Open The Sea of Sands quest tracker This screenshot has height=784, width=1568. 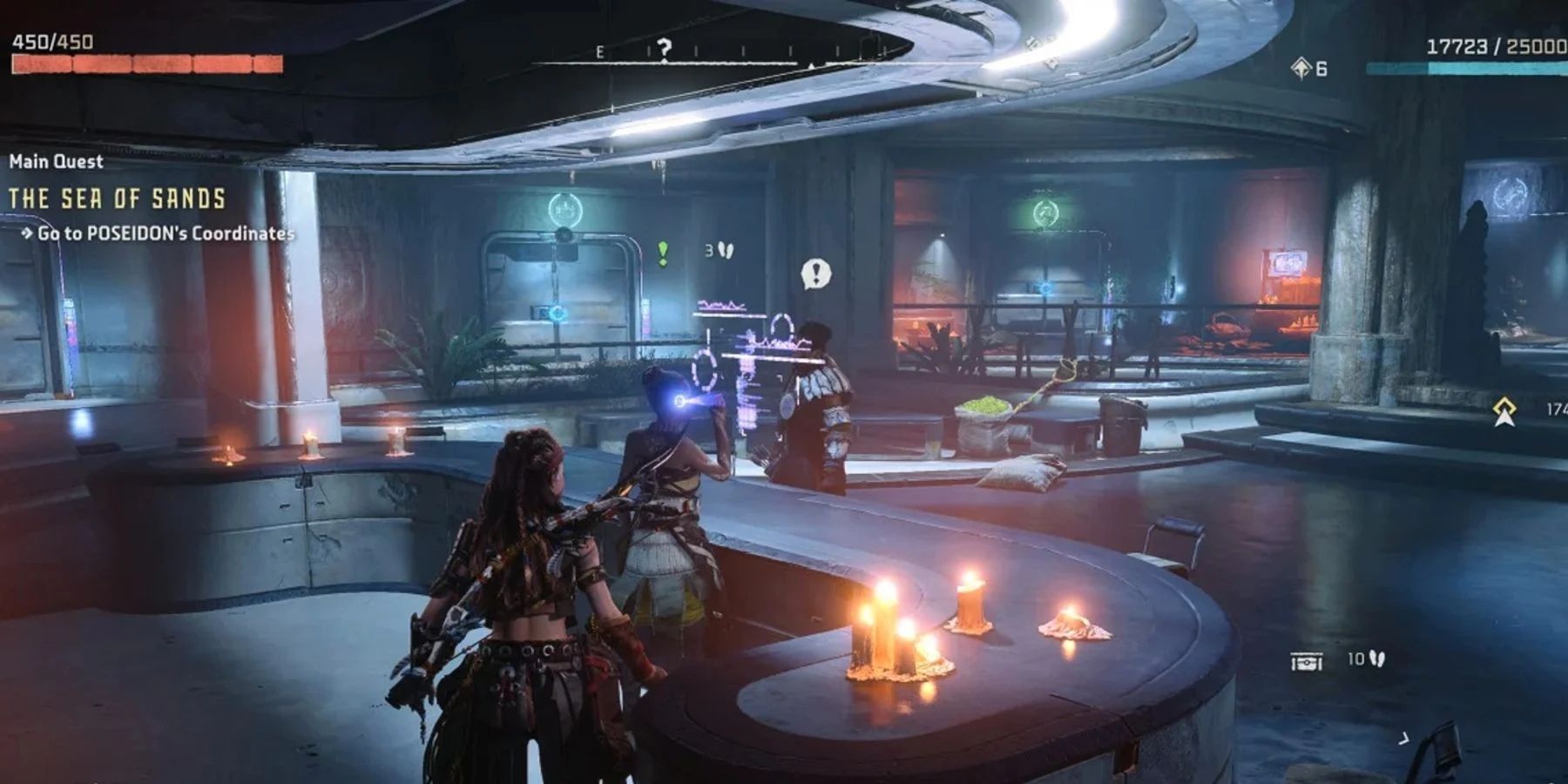tap(118, 199)
